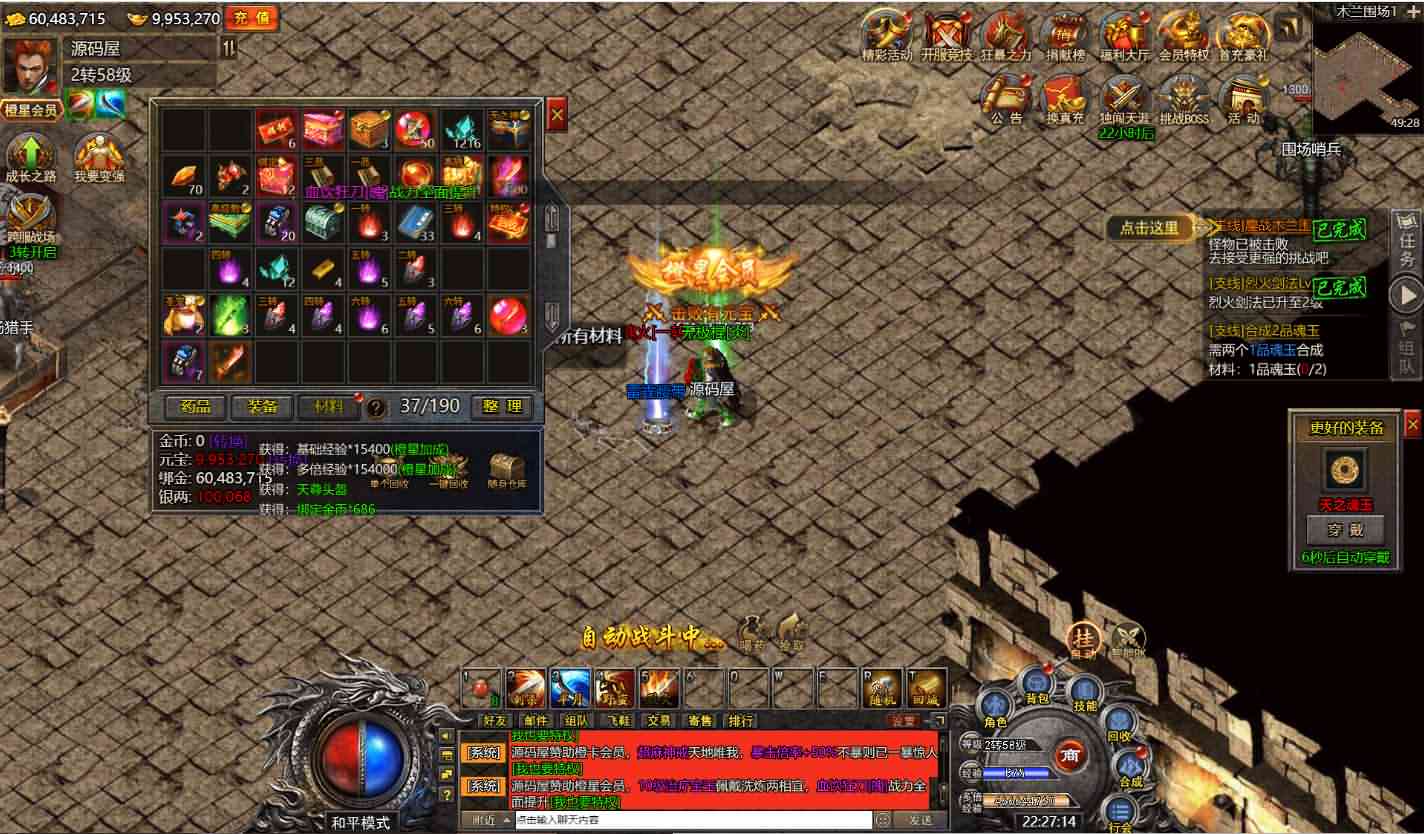Viewport: 1424px width, 834px height.
Task: Open the 好友 friends tab above chat
Action: 495,720
